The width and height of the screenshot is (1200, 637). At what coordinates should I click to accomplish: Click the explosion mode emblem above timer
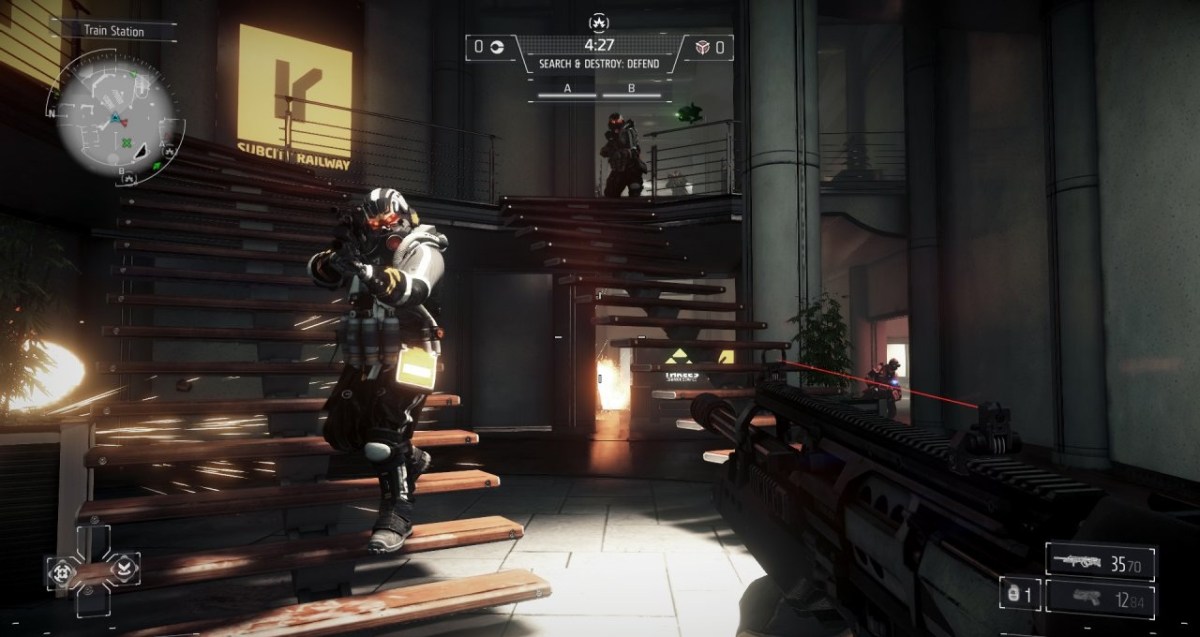pyautogui.click(x=600, y=21)
